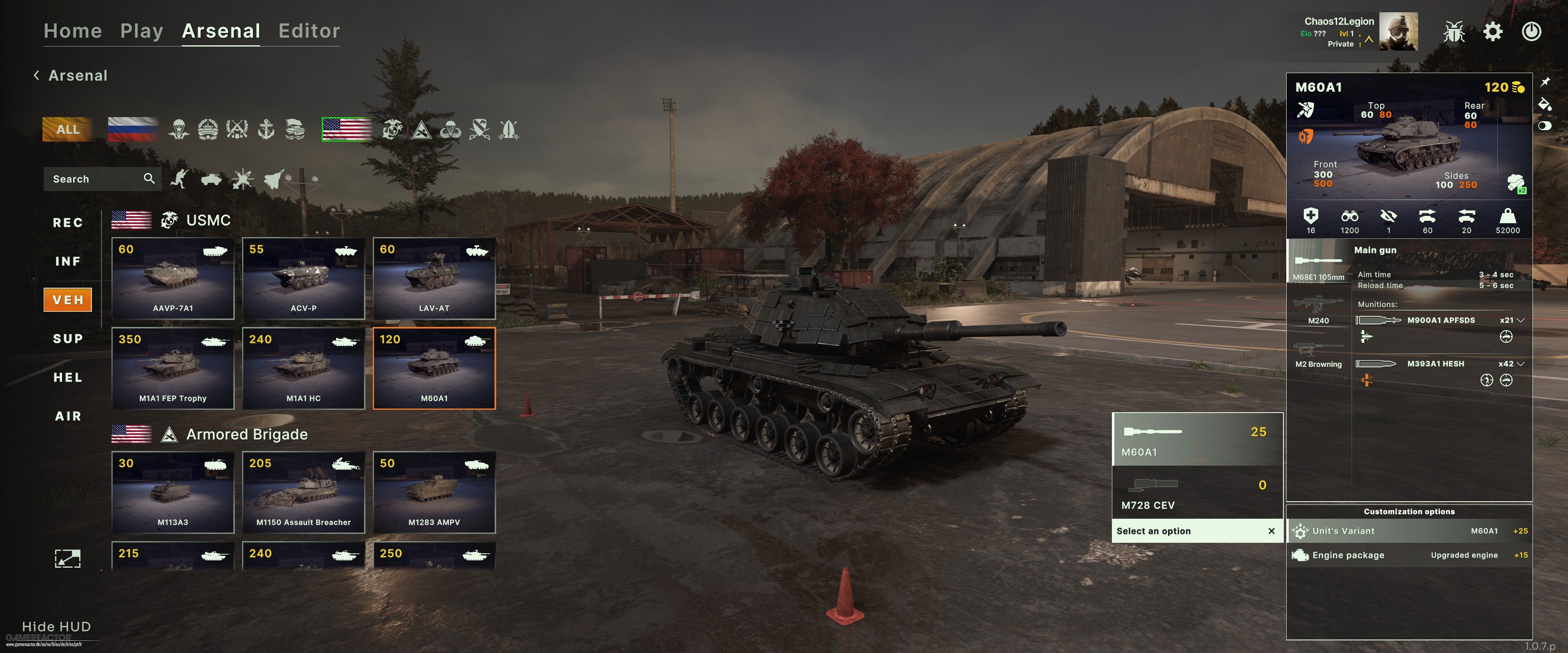The width and height of the screenshot is (1568, 653).
Task: Choose the INF category
Action: [x=67, y=262]
